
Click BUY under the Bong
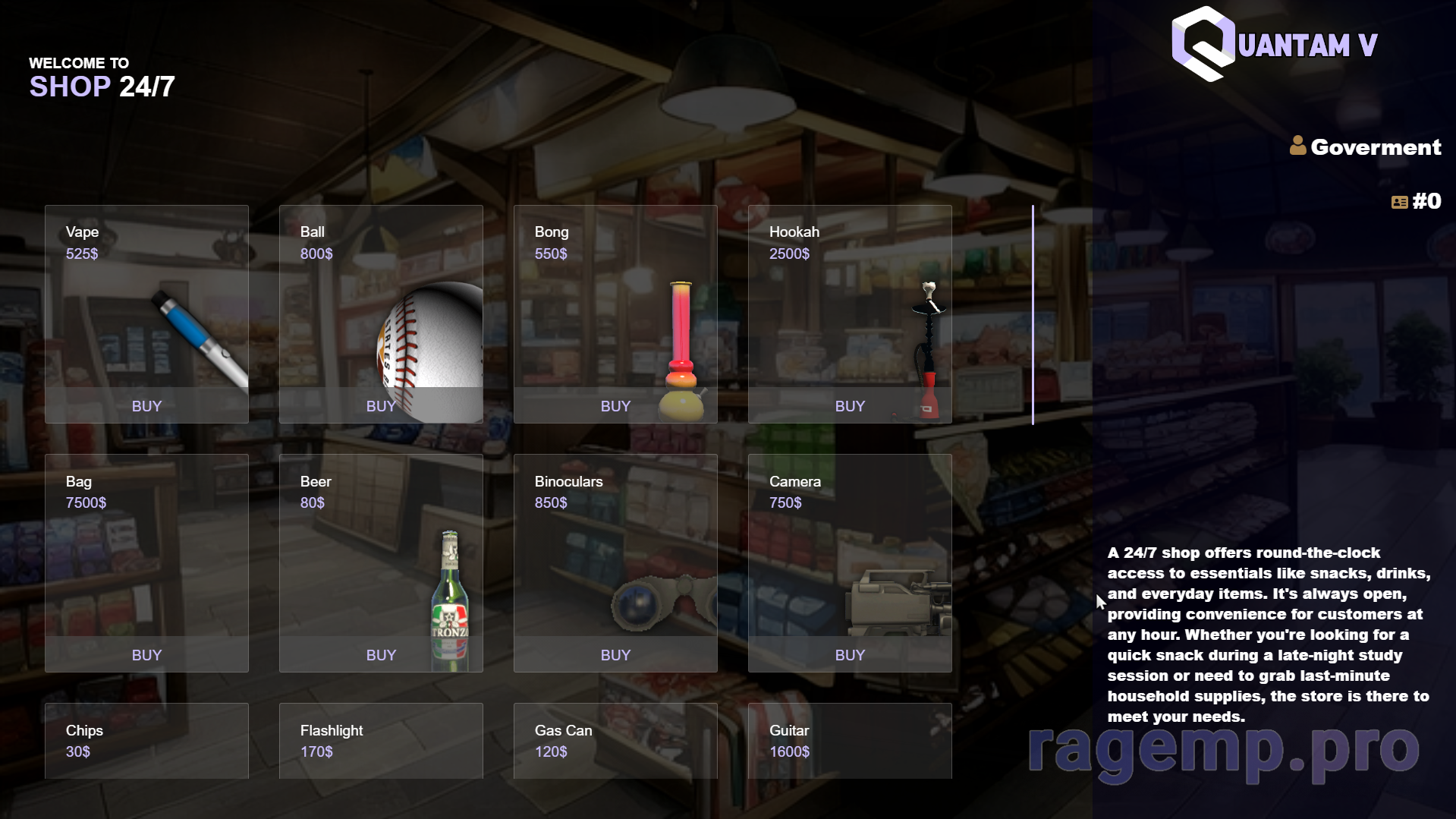point(615,406)
